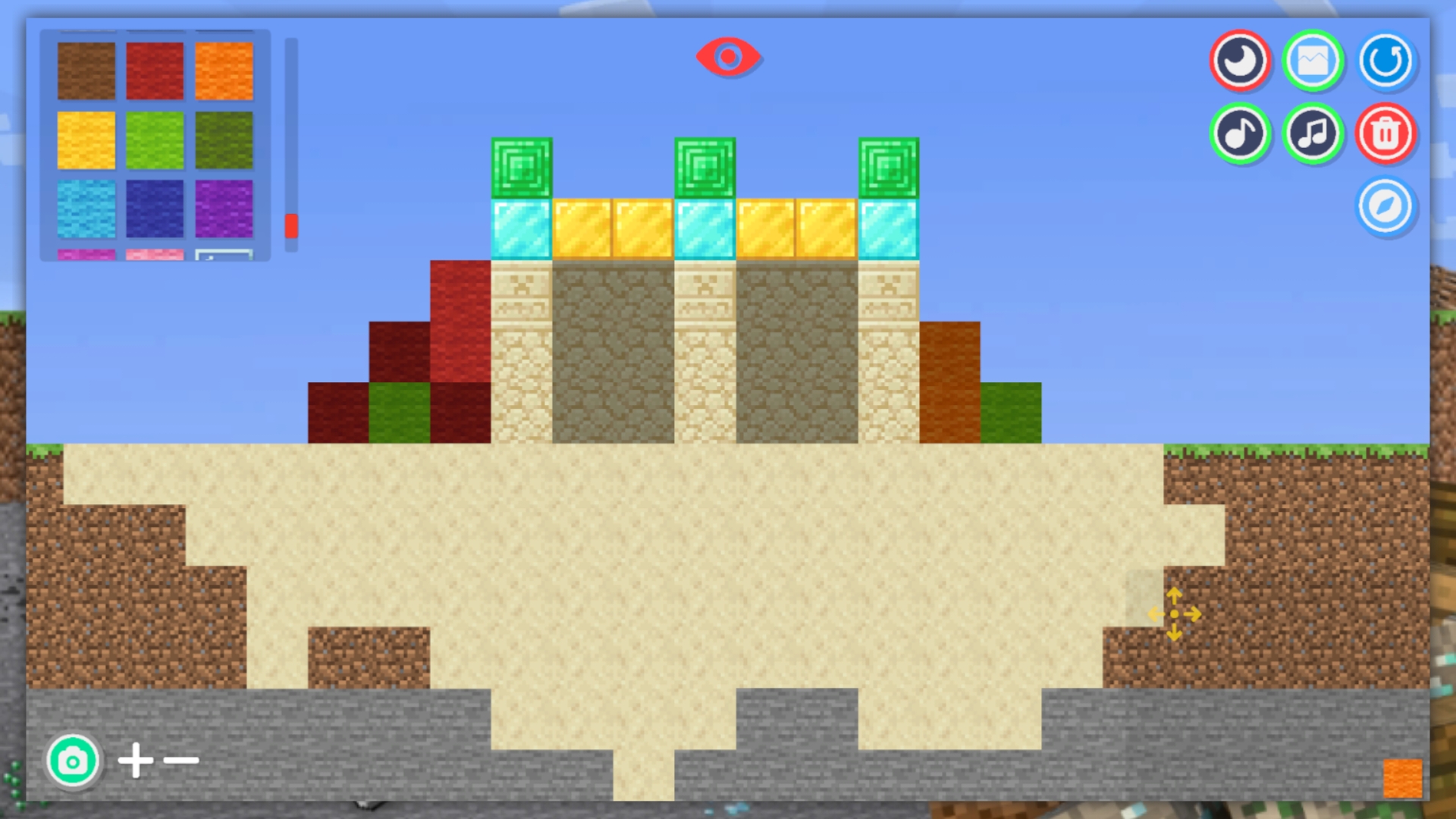
Task: Take a screenshot with the camera button
Action: pyautogui.click(x=73, y=761)
